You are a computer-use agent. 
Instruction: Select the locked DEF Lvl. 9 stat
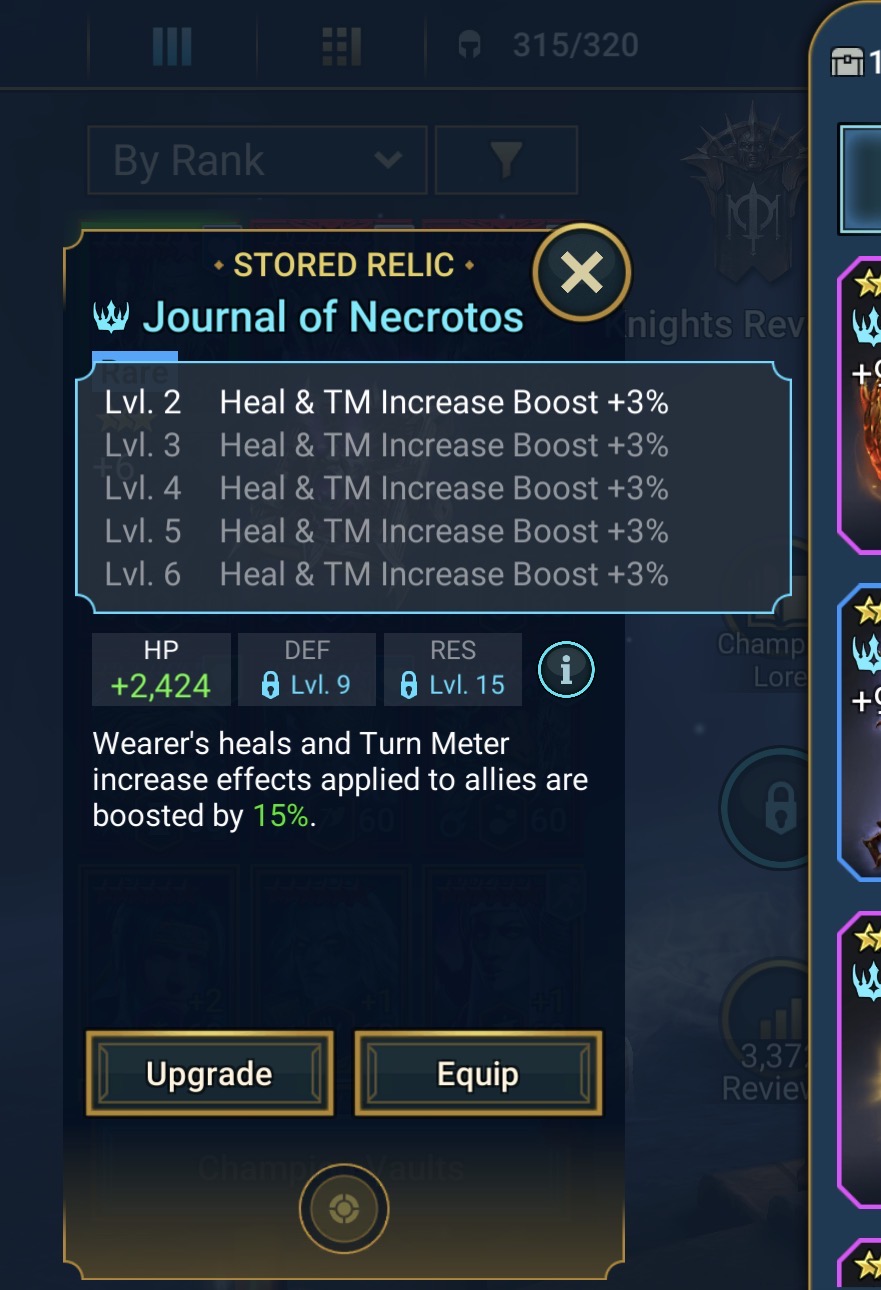306,670
